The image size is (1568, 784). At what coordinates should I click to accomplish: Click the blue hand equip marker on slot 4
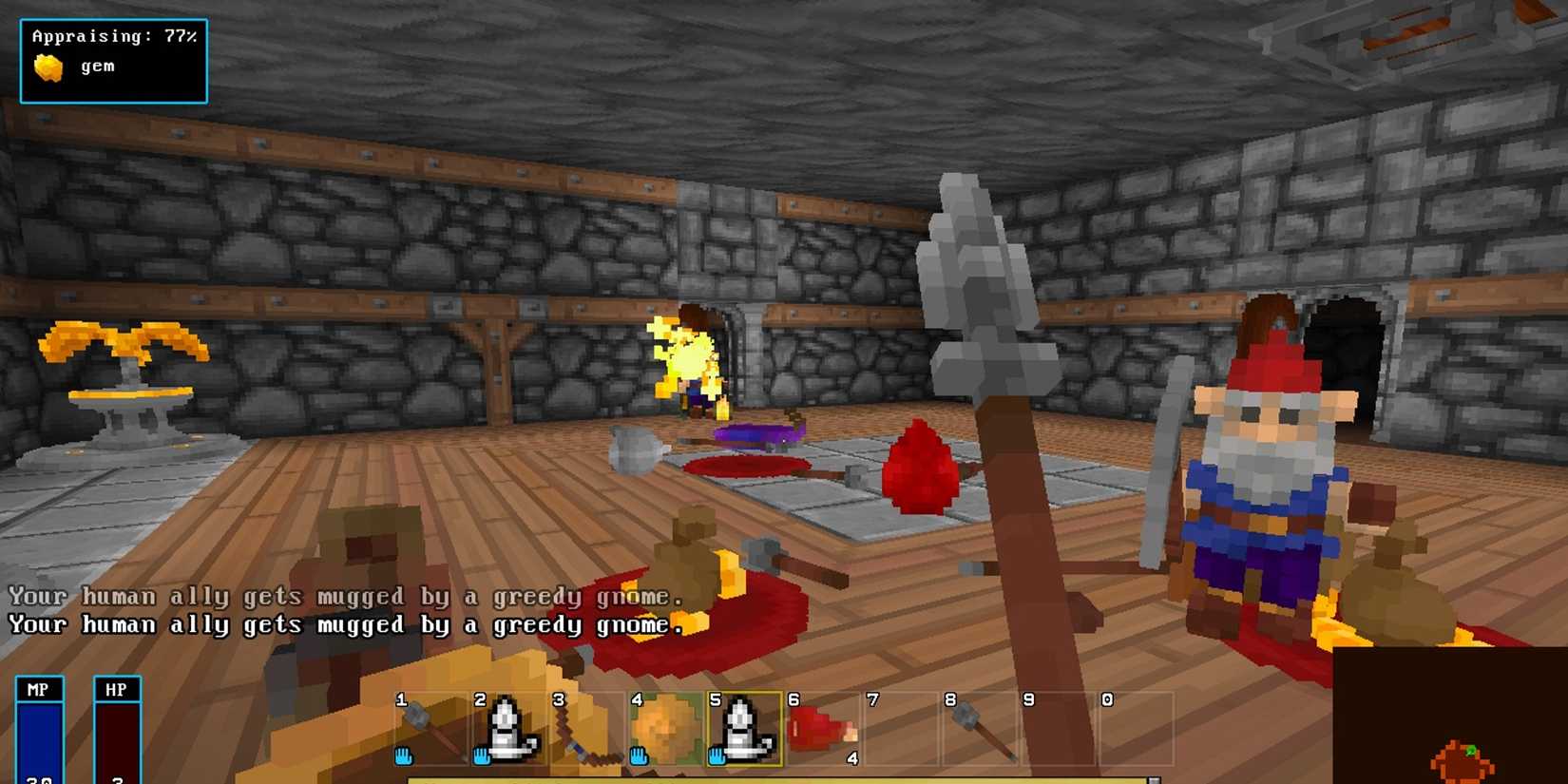[x=639, y=755]
